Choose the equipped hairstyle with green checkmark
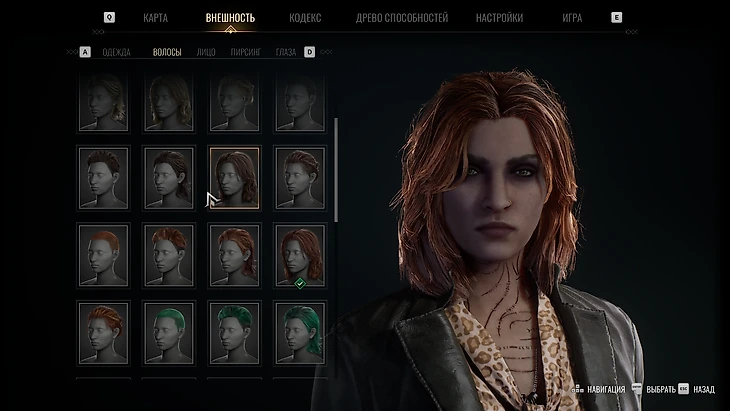The image size is (730, 411). (299, 255)
